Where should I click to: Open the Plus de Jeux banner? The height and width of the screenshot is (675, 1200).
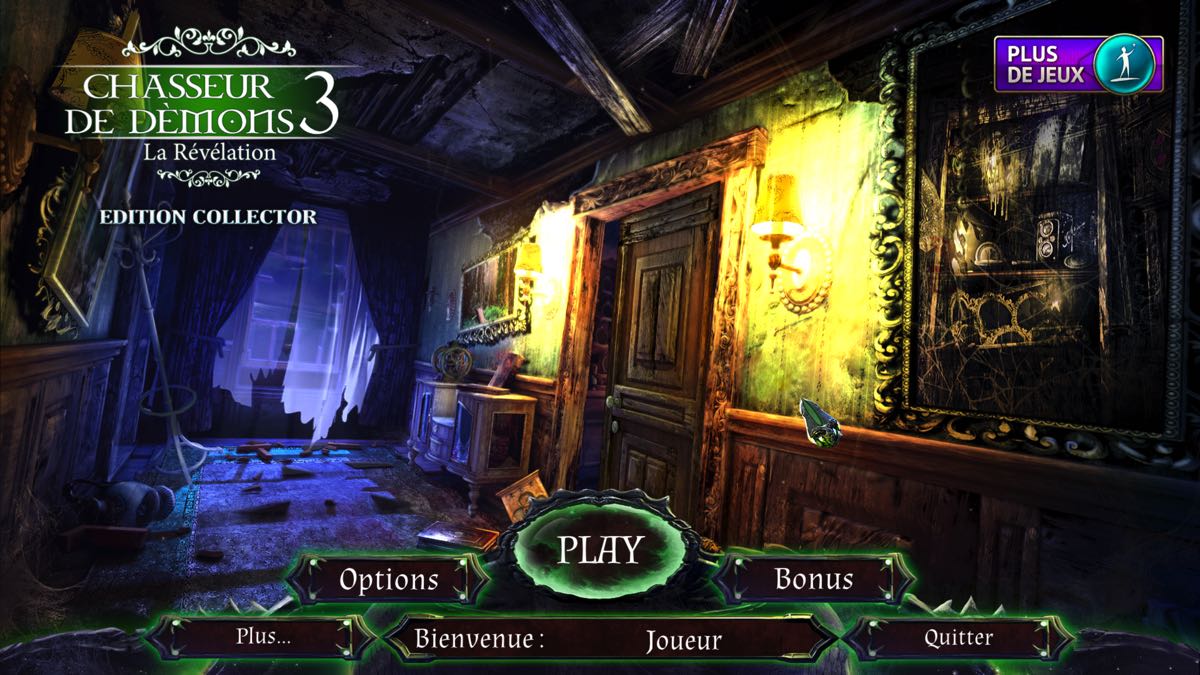[x=1078, y=64]
